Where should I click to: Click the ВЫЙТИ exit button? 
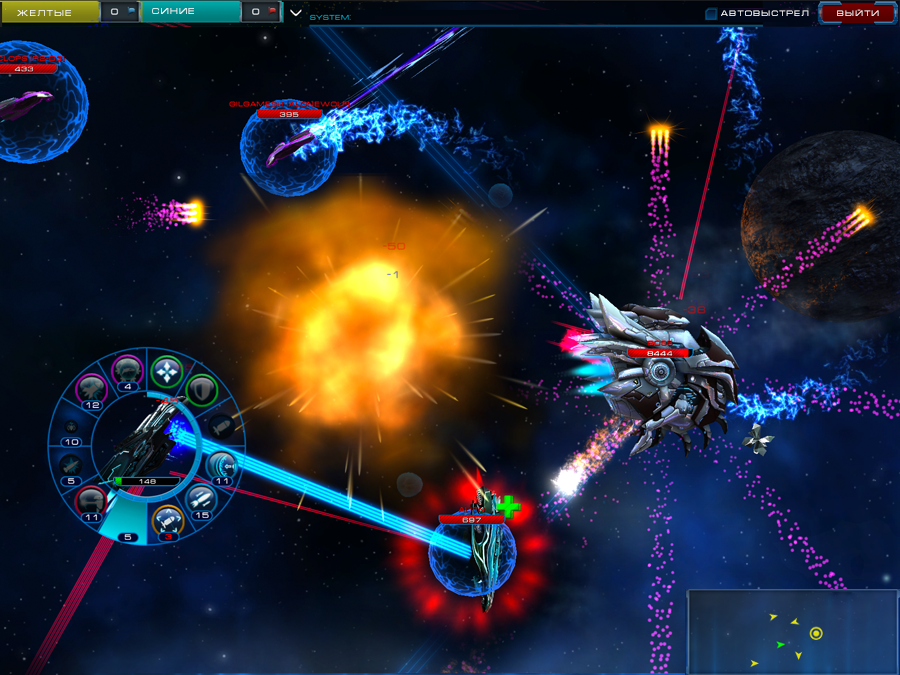click(857, 13)
